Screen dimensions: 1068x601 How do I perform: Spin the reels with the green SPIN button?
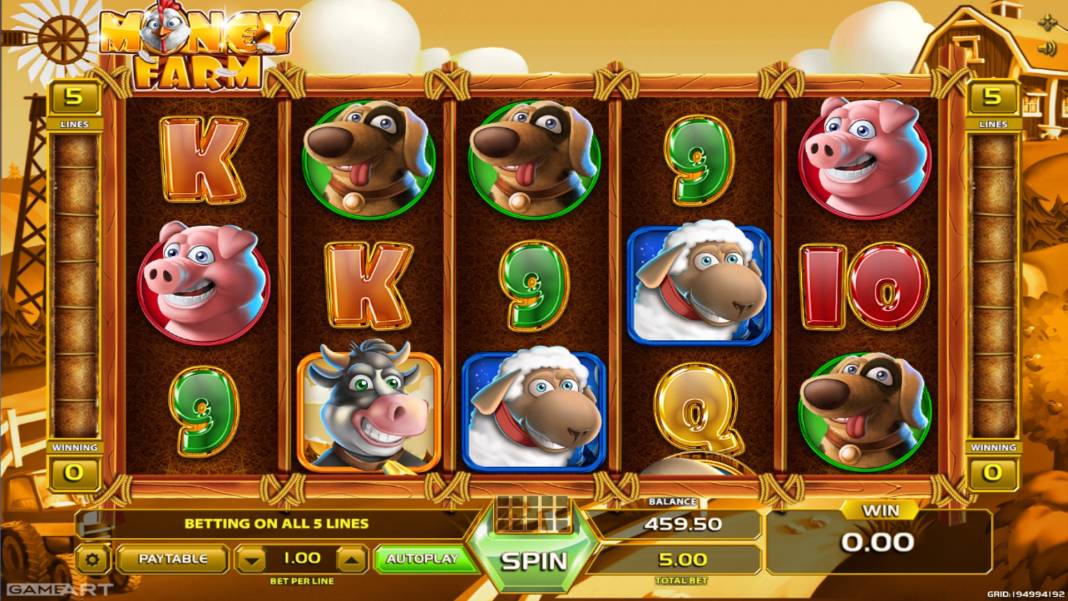[x=533, y=560]
